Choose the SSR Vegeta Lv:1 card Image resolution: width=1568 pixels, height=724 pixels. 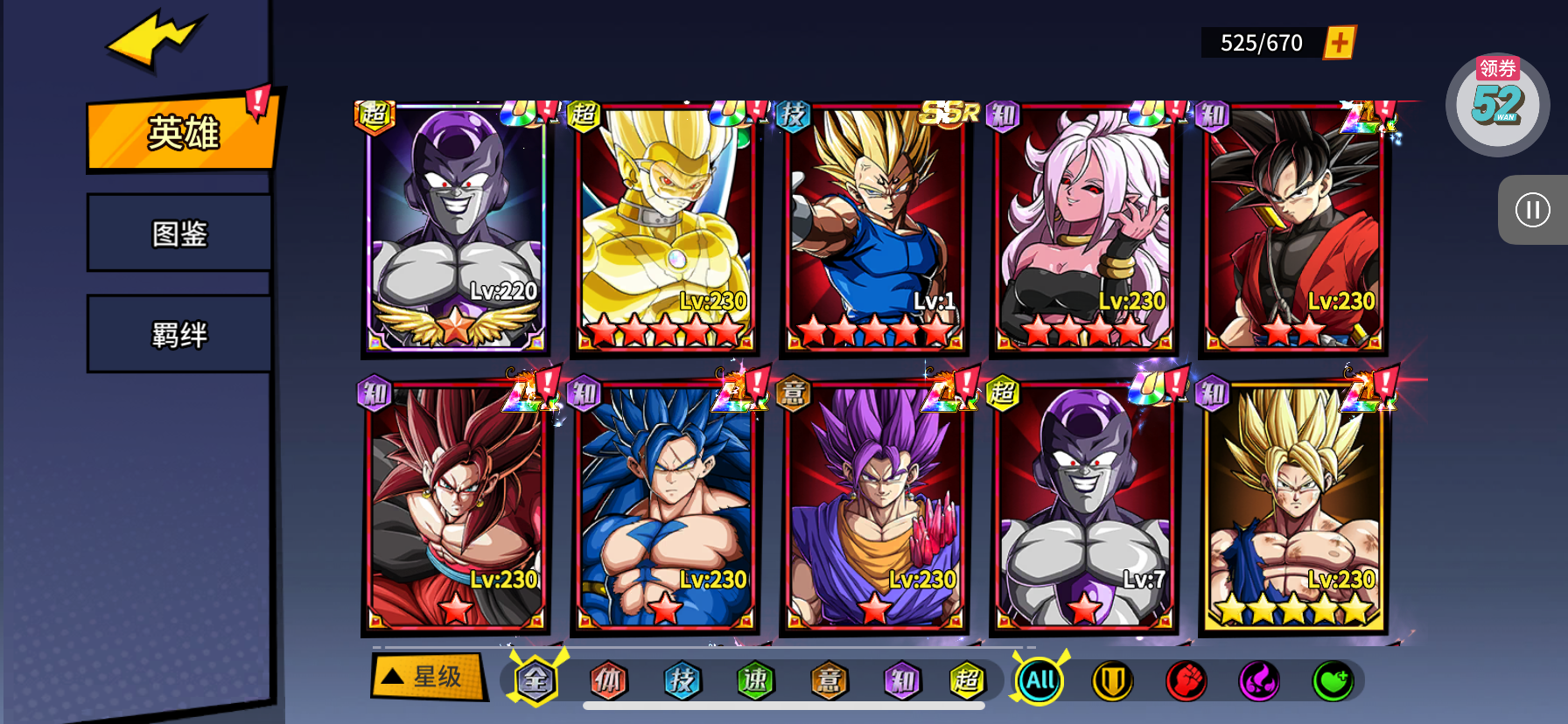click(x=874, y=229)
